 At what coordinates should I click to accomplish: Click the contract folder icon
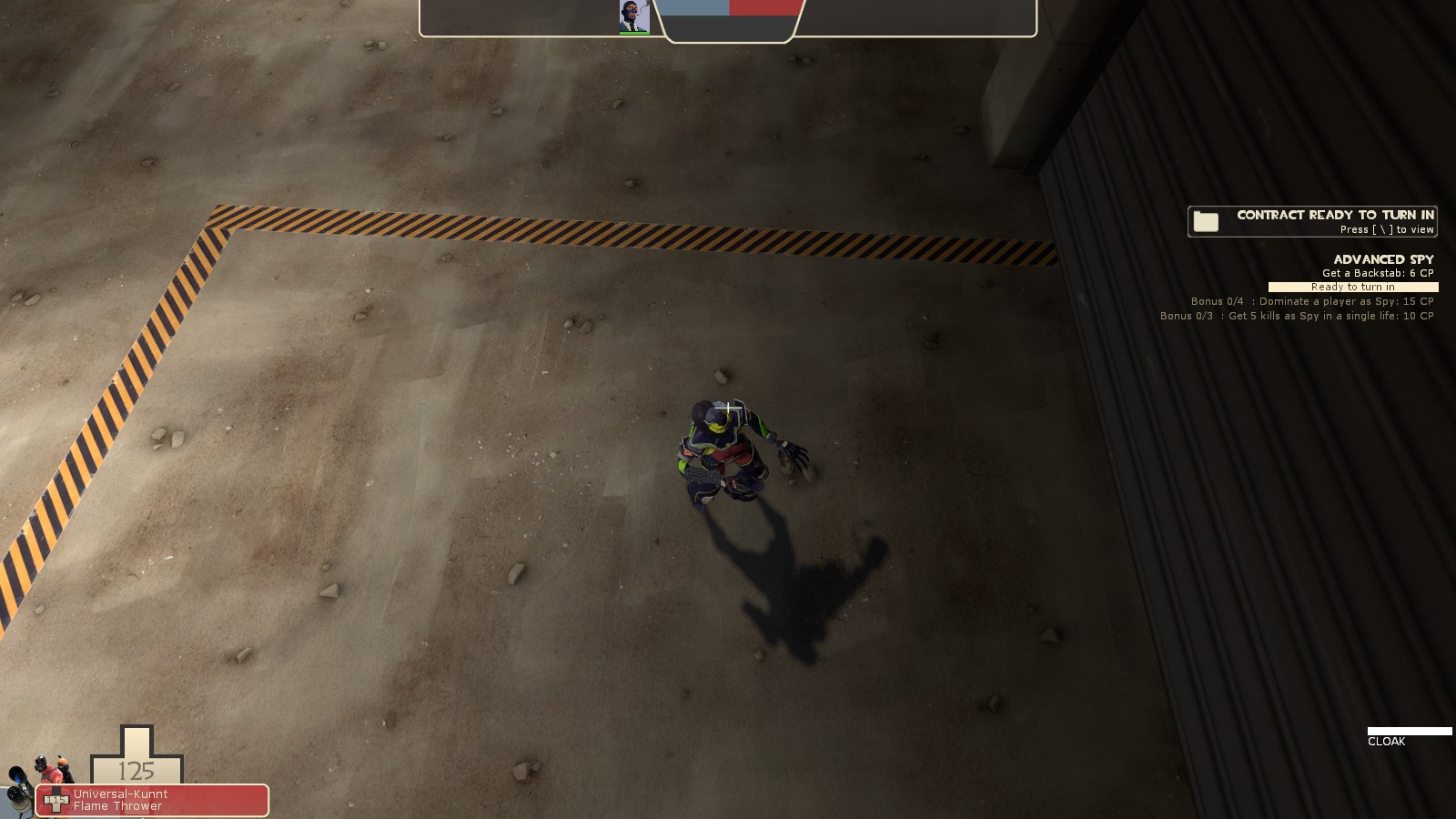point(1207,219)
